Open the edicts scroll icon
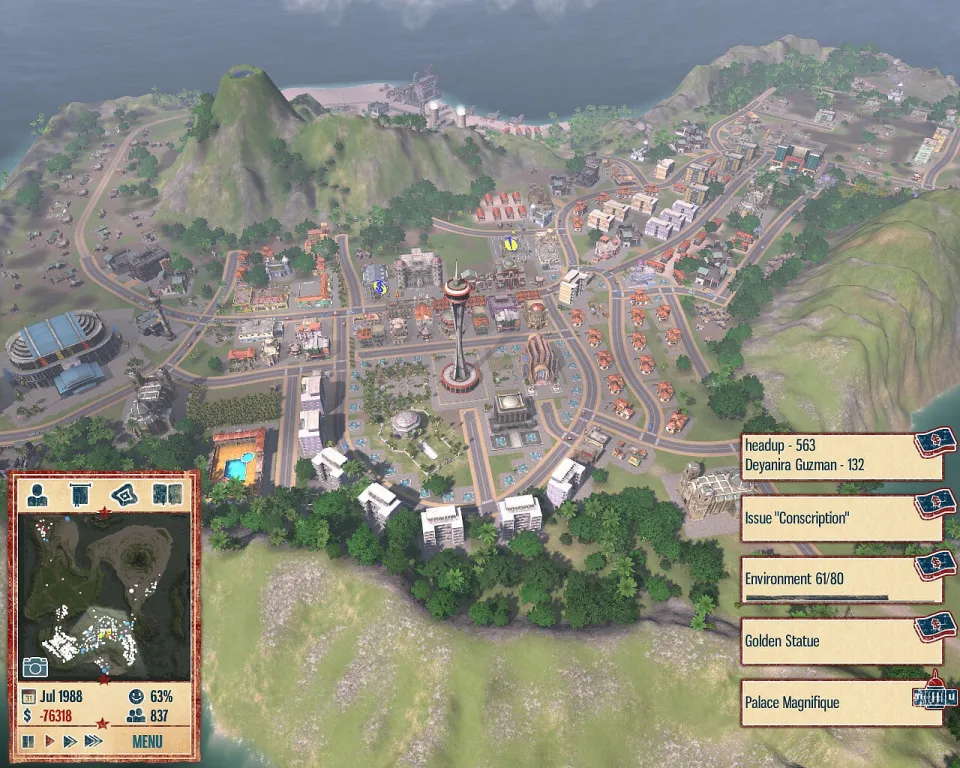The image size is (960, 768). tap(79, 493)
